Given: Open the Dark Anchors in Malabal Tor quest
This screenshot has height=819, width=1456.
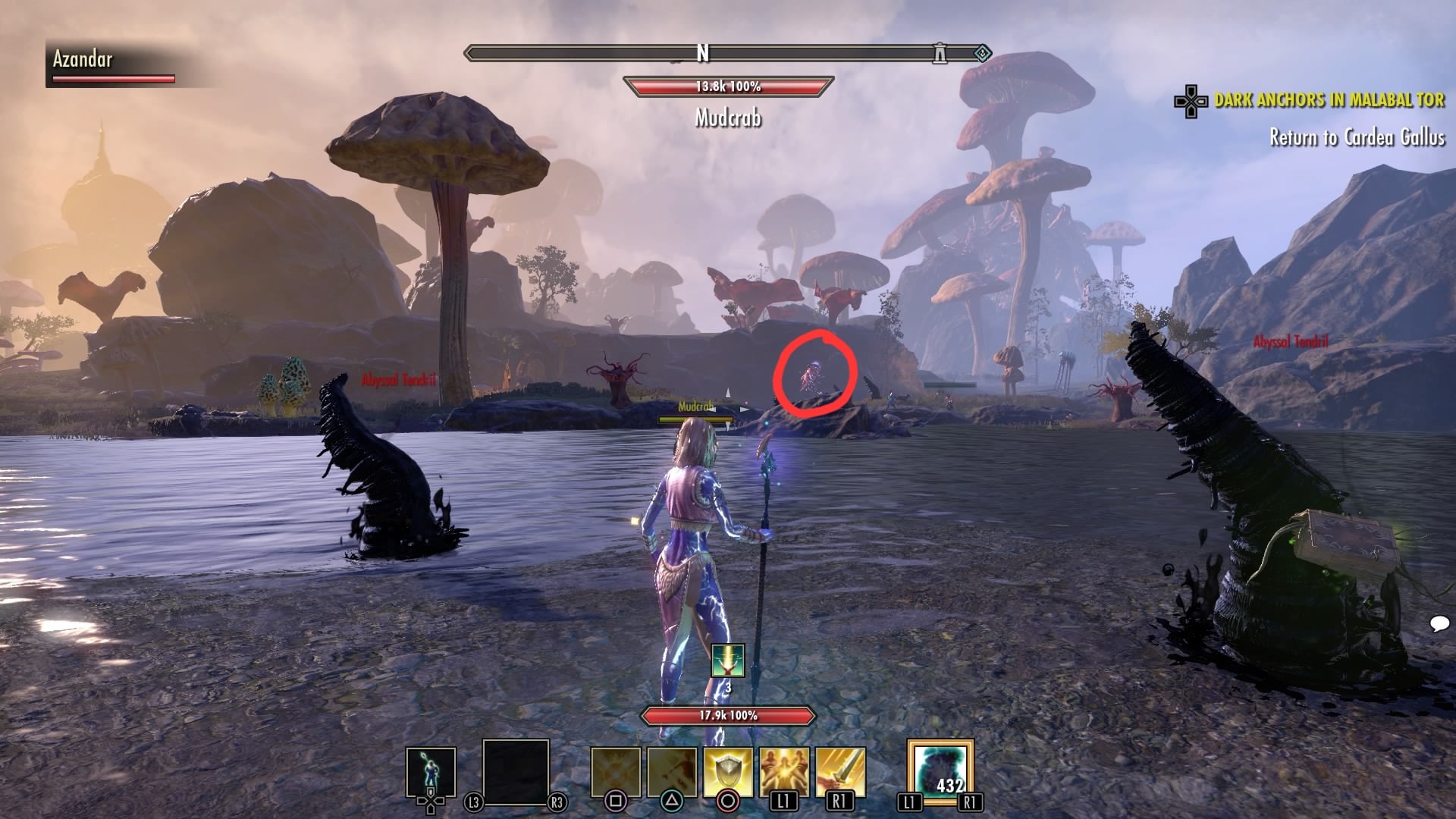Looking at the screenshot, I should point(1329,100).
